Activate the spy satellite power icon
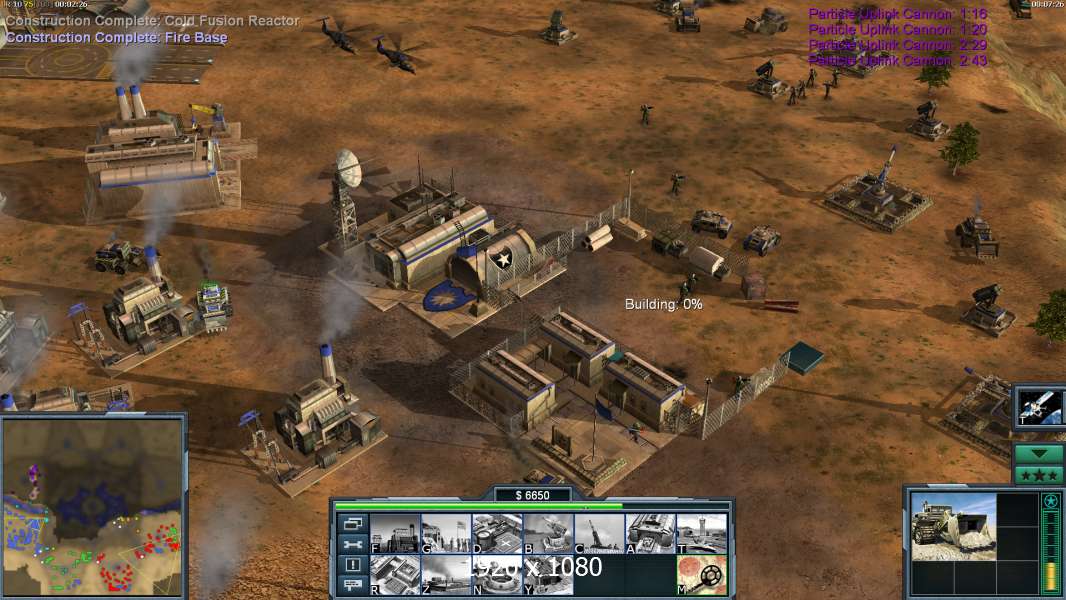The width and height of the screenshot is (1066, 600). [x=1040, y=406]
